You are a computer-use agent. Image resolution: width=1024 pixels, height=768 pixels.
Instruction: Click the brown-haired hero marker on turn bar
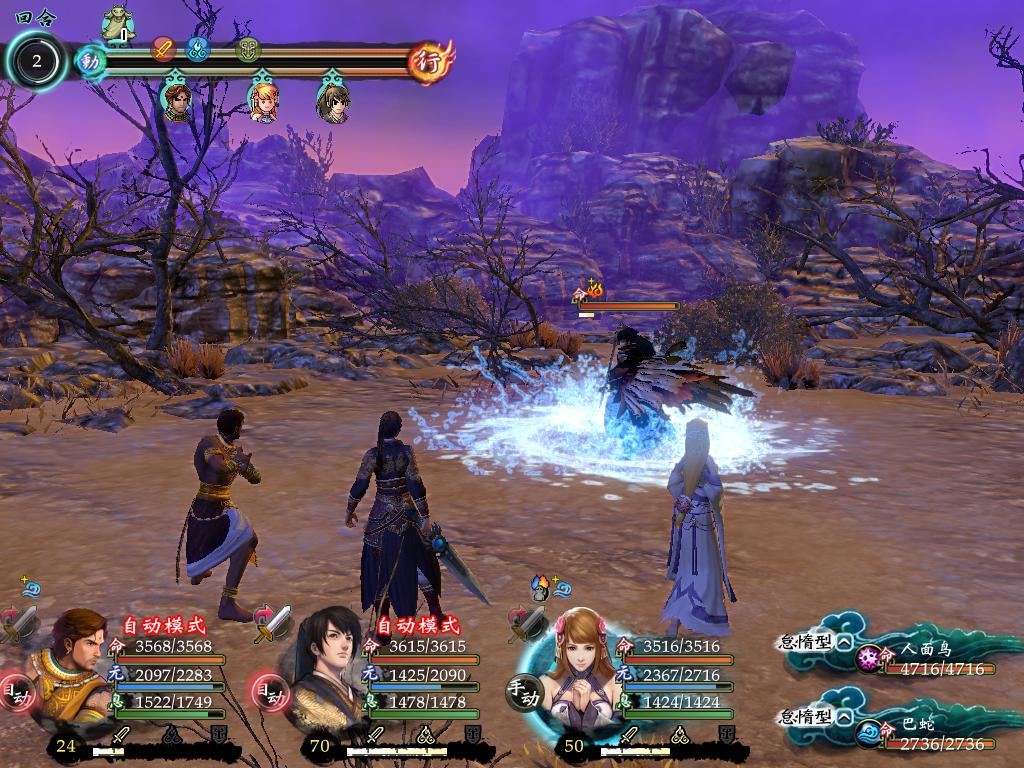(x=177, y=101)
